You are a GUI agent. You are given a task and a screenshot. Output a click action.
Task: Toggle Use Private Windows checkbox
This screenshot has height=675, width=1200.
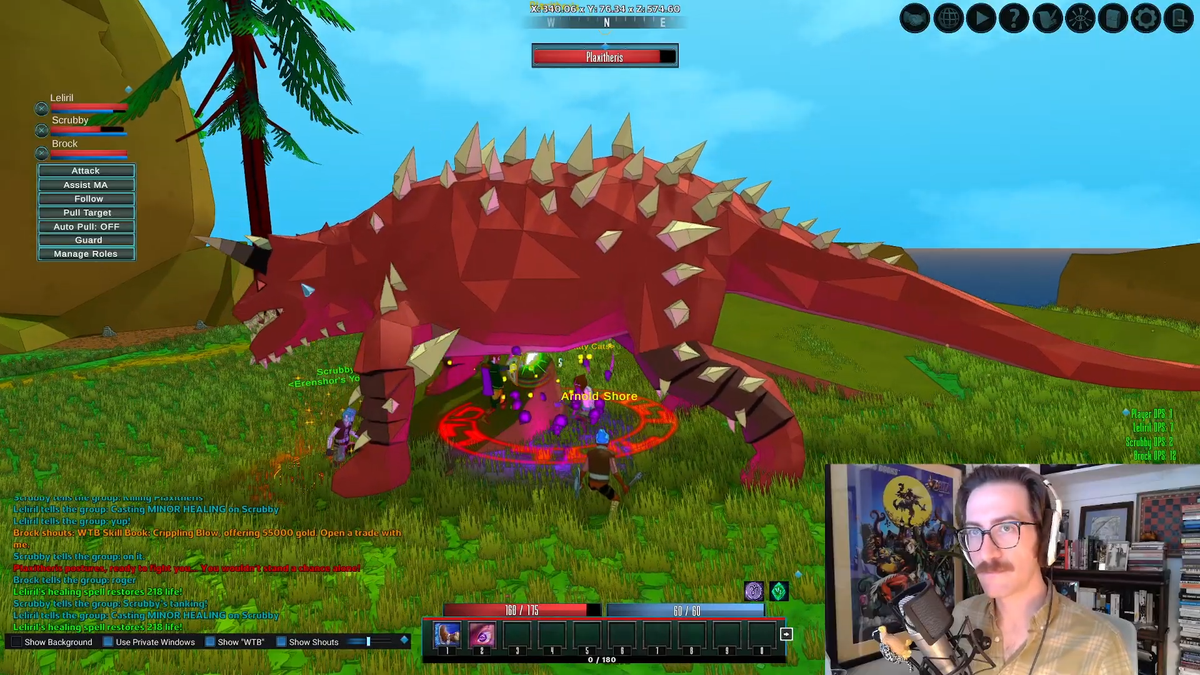tap(109, 642)
